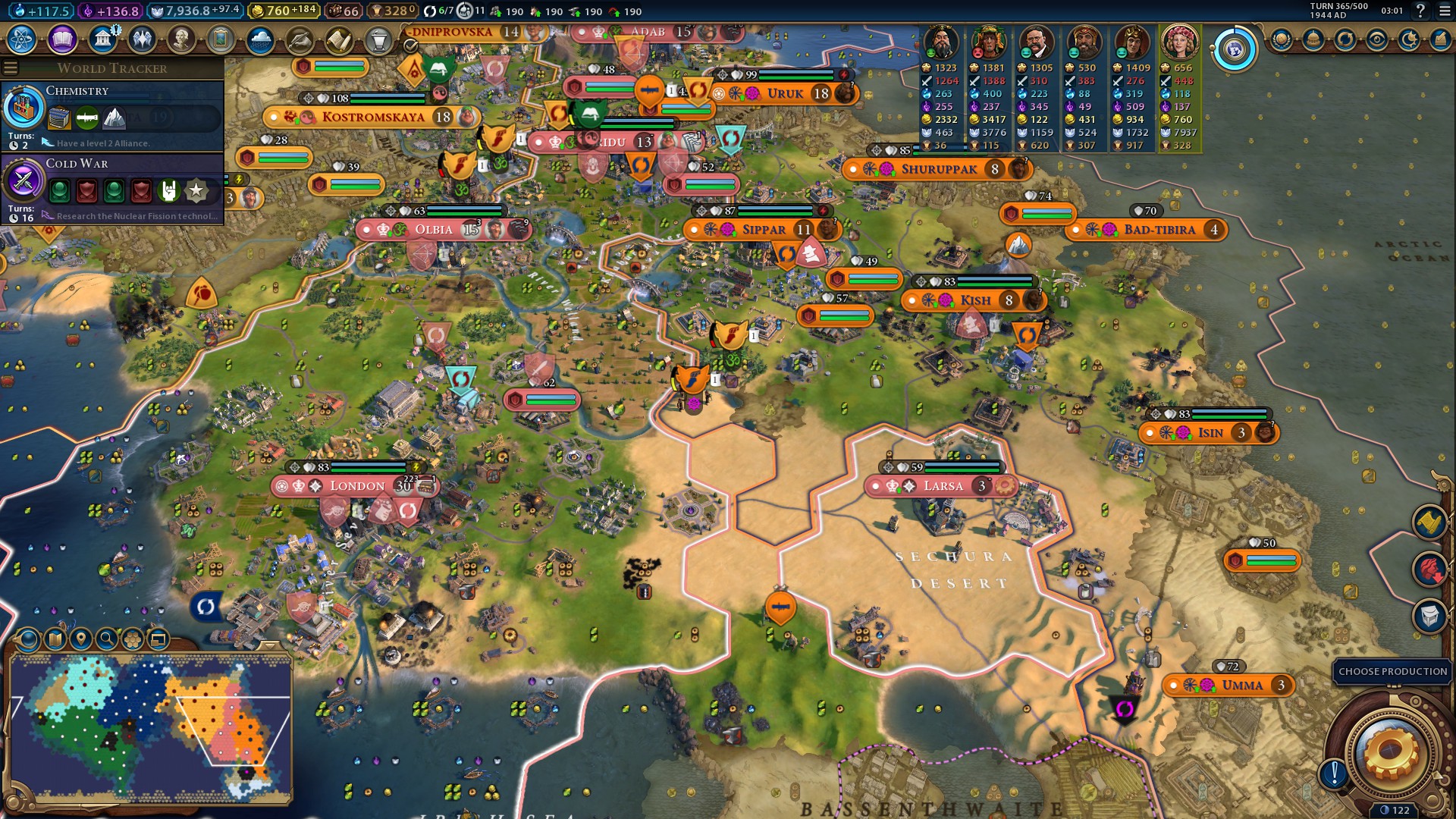The image size is (1456, 819).
Task: Collapse the minimap with arrow tab
Action: [x=269, y=645]
